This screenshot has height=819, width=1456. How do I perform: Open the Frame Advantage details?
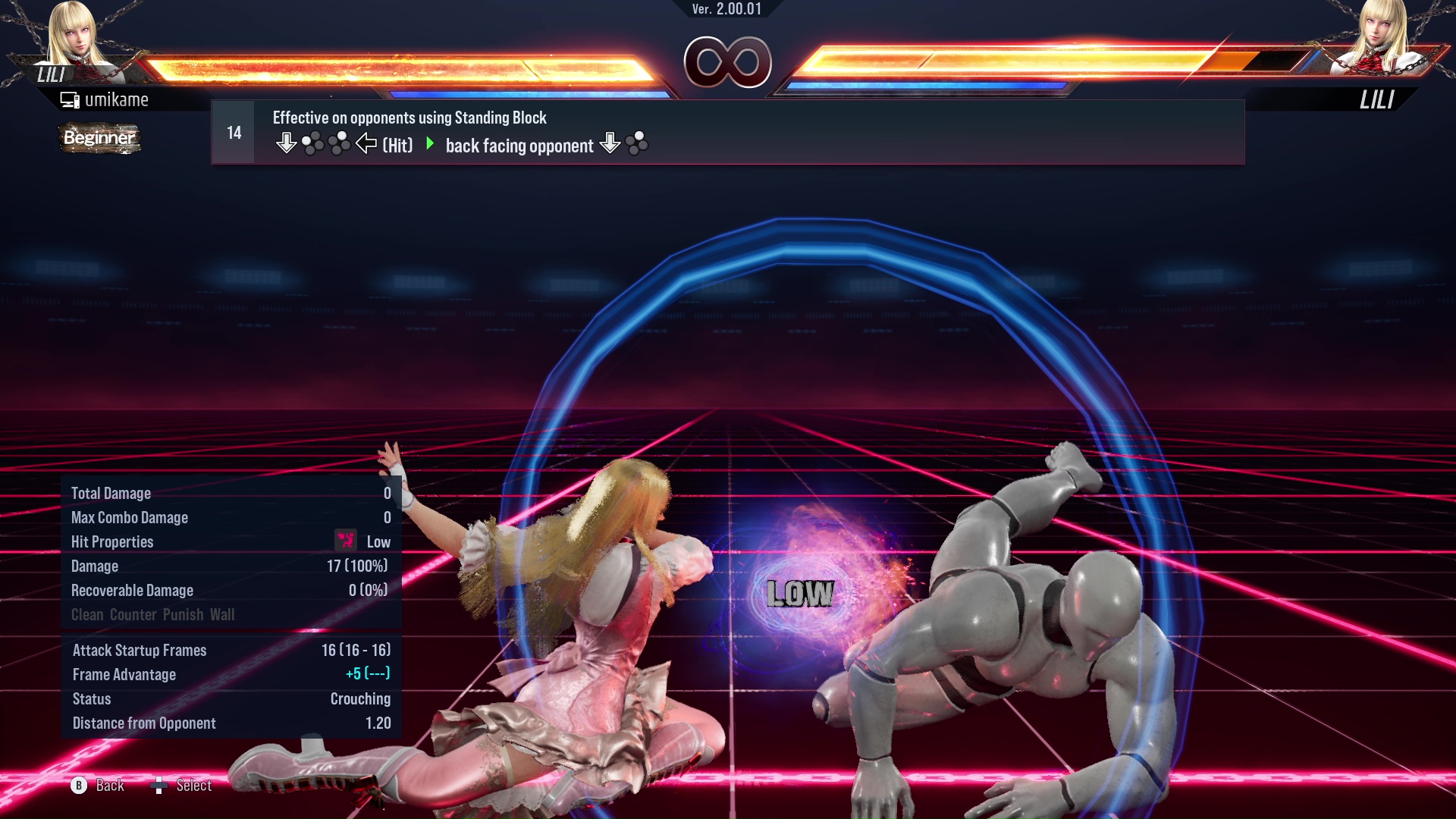tap(124, 674)
